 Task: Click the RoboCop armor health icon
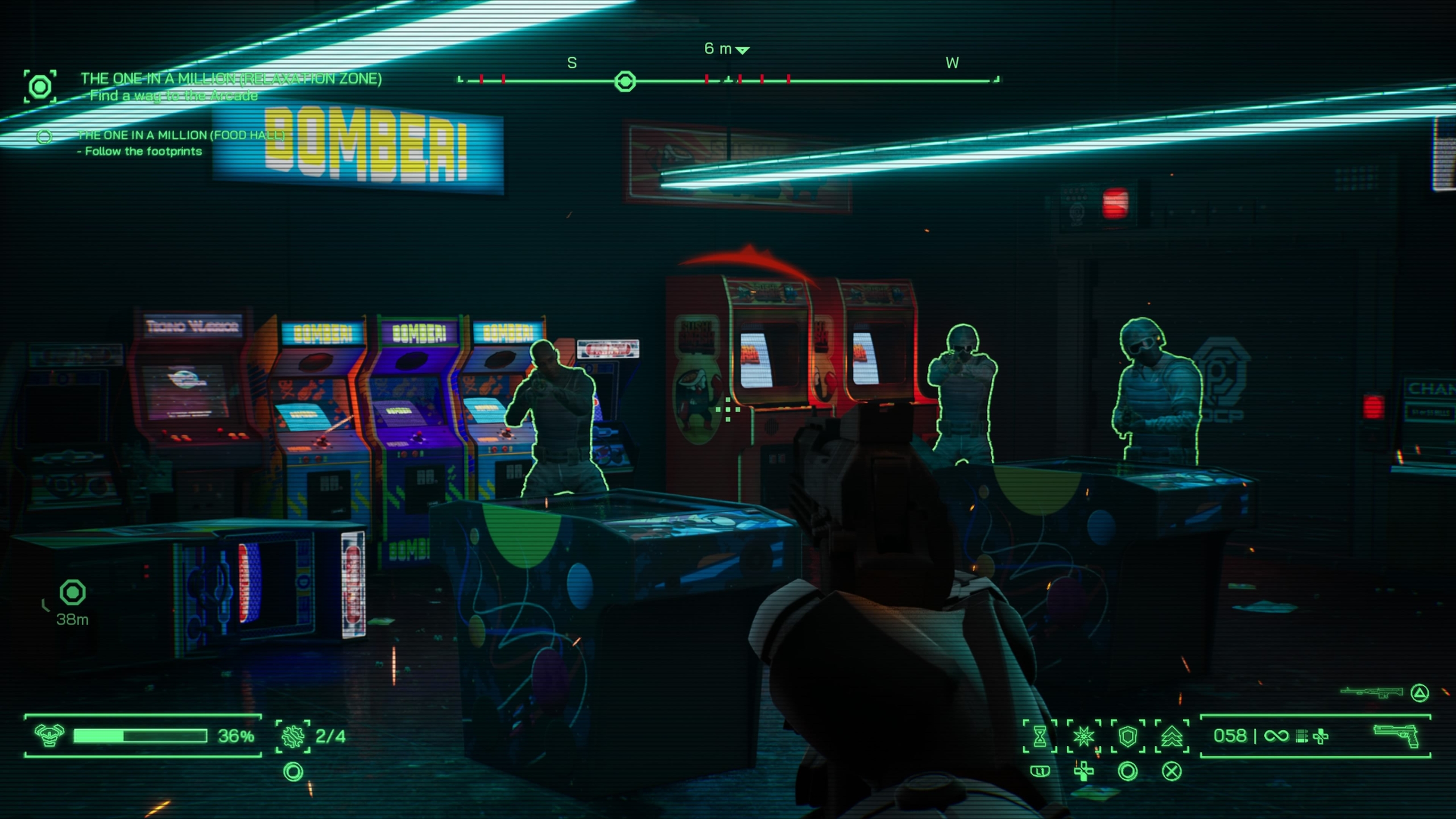point(49,735)
